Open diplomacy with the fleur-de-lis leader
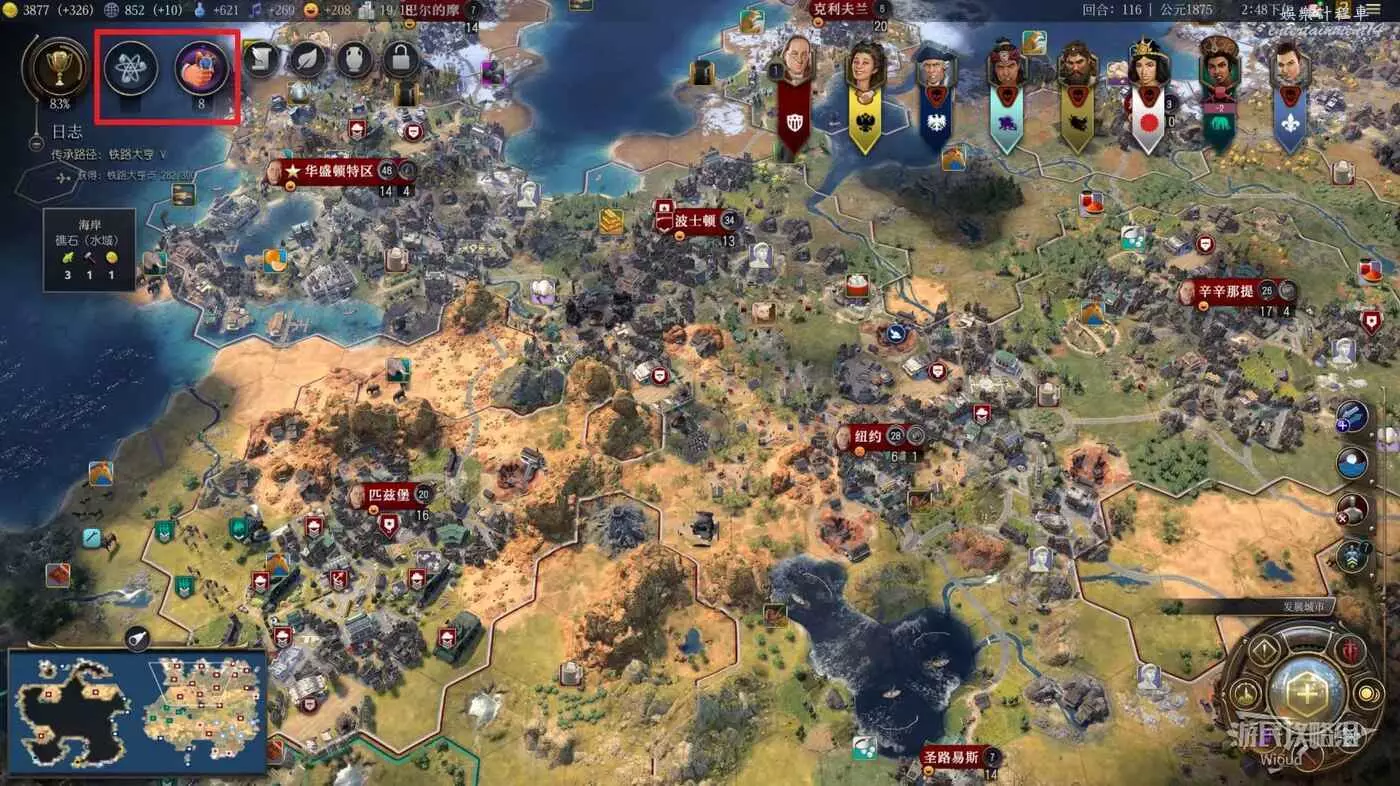Screen dimensions: 1400x786 tap(1289, 66)
